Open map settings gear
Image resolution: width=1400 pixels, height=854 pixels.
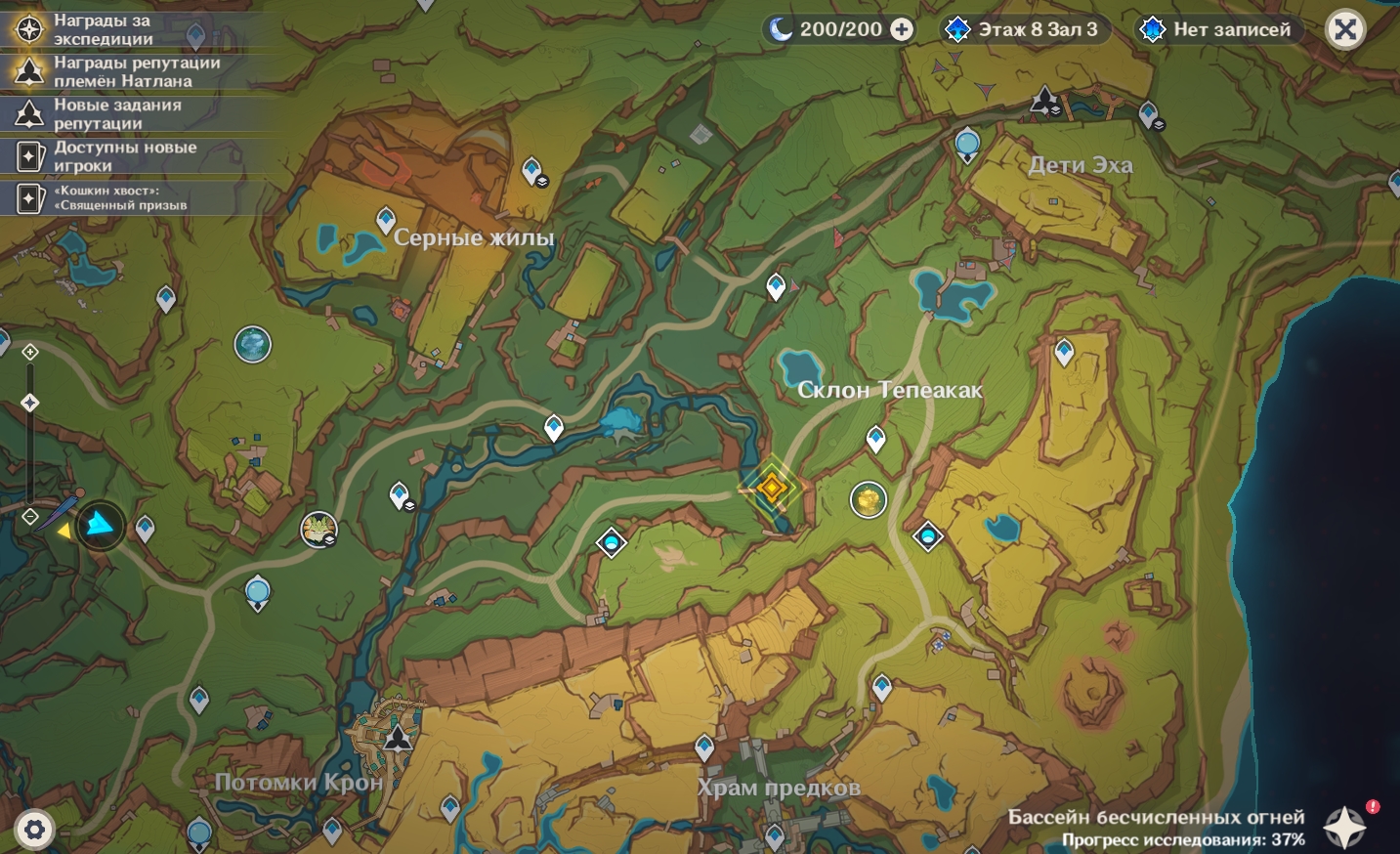tap(34, 831)
